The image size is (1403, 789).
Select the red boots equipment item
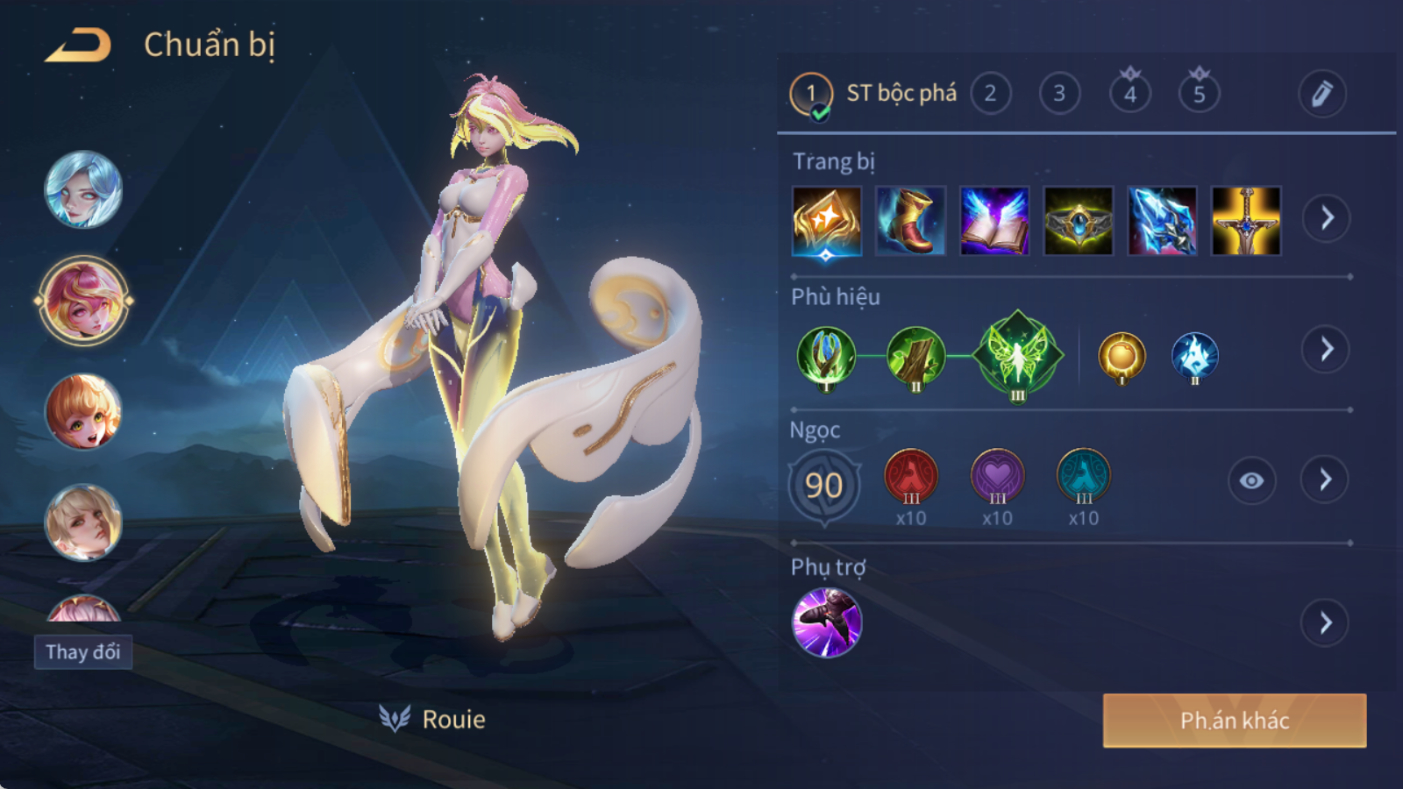pyautogui.click(x=910, y=220)
